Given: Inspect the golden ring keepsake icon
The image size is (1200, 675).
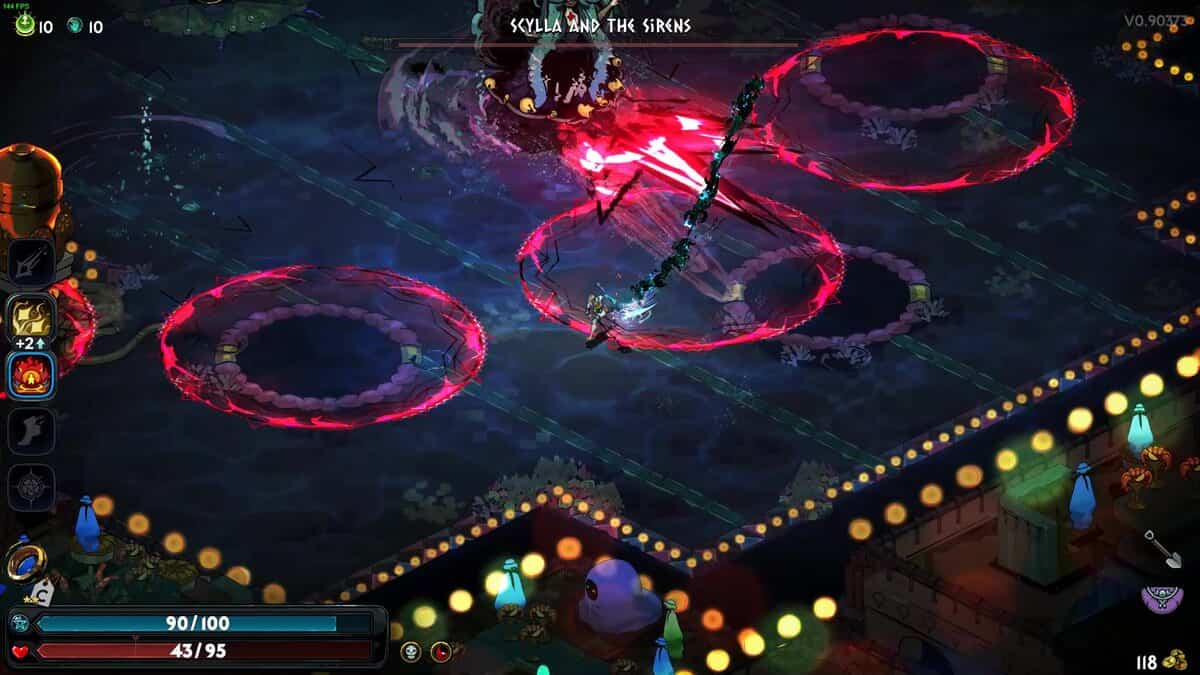Looking at the screenshot, I should (x=24, y=560).
